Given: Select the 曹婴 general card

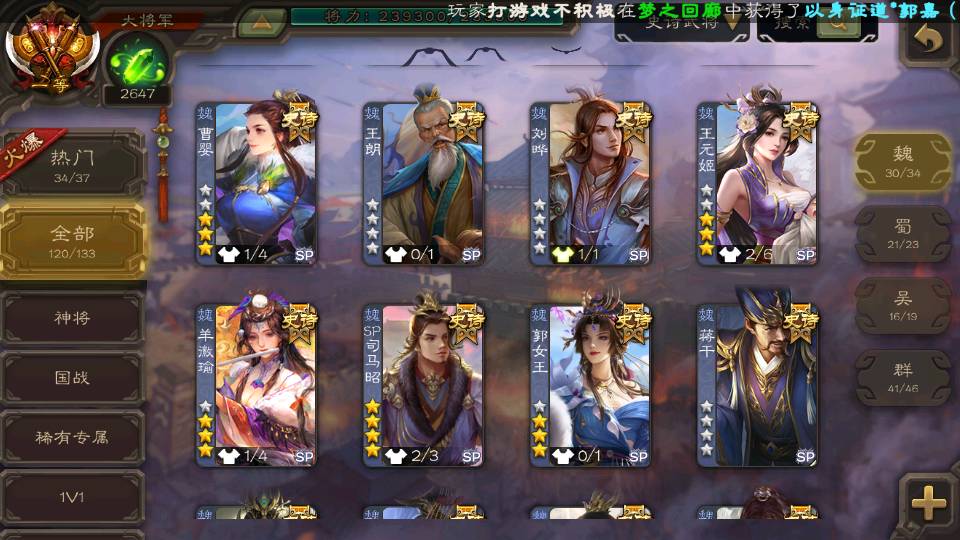Looking at the screenshot, I should point(256,182).
